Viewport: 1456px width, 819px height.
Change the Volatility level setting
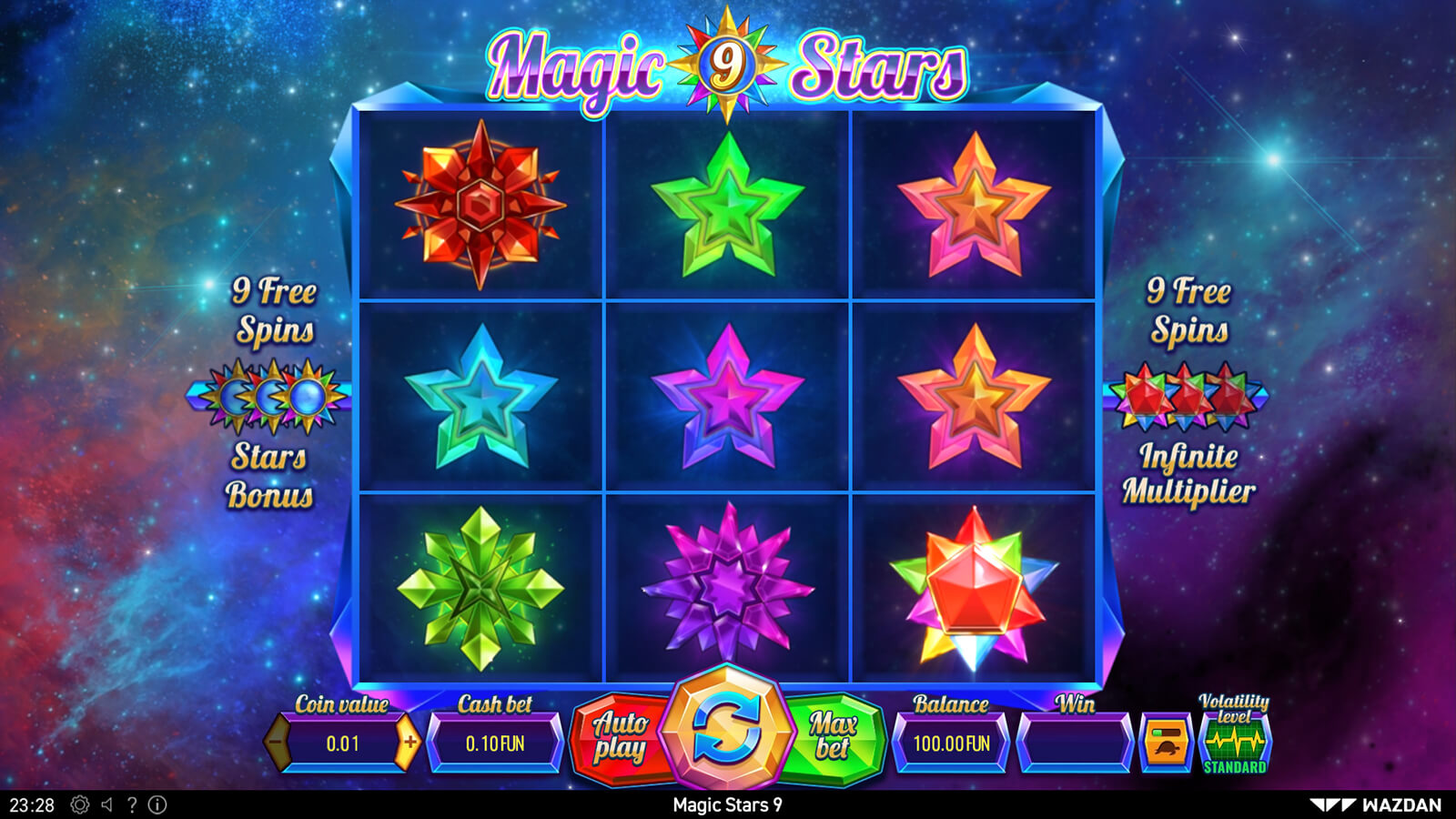pyautogui.click(x=1234, y=739)
